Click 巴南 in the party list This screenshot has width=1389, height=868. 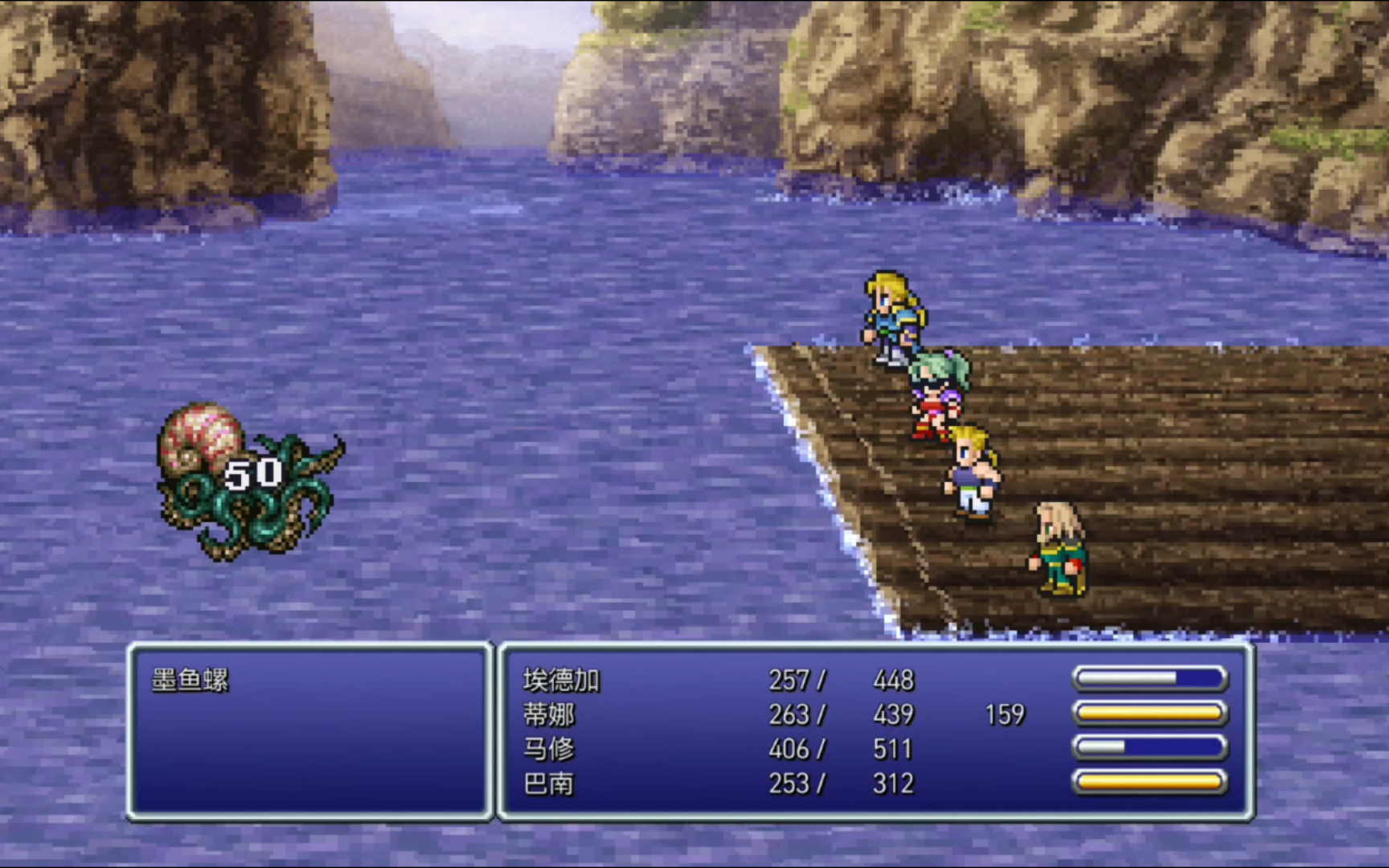(x=549, y=784)
